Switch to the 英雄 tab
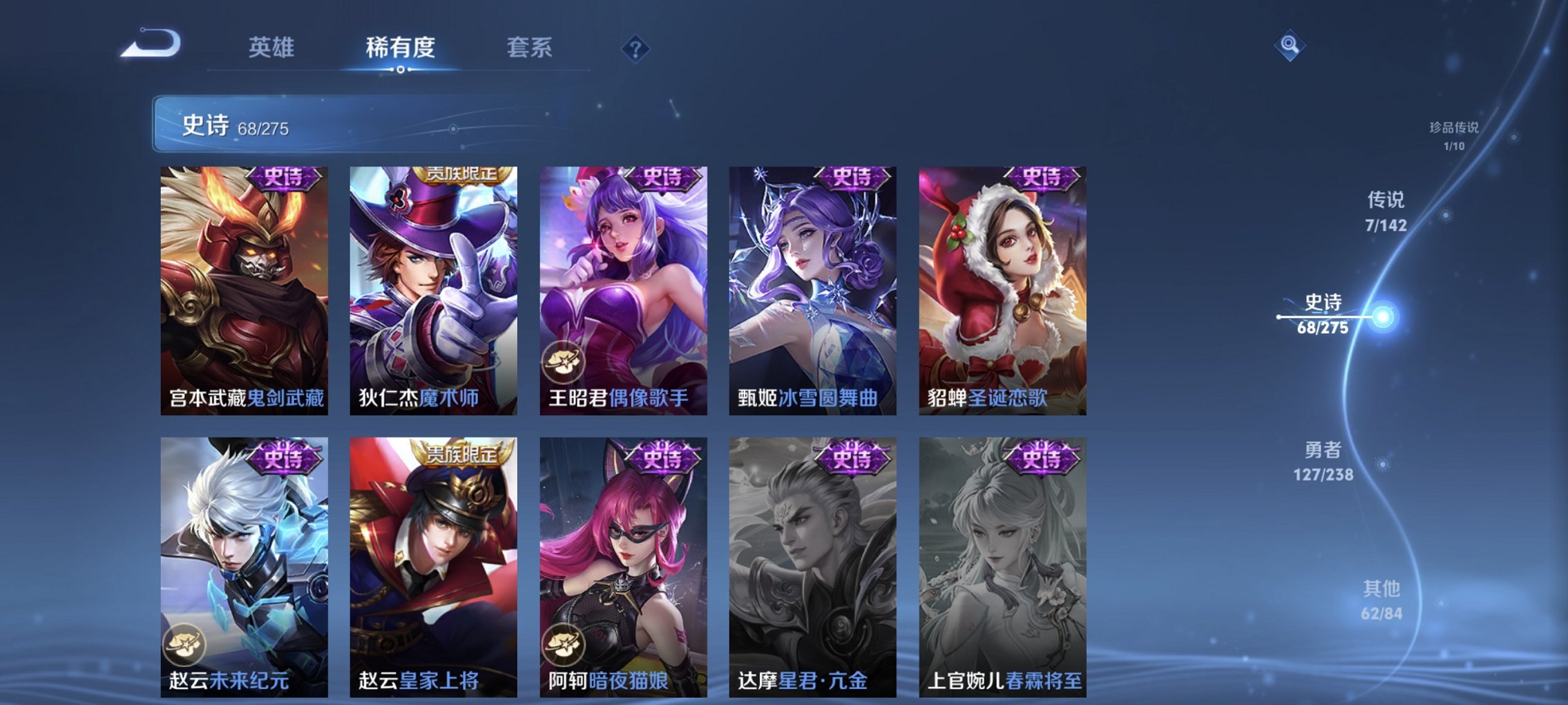The image size is (1568, 705). pyautogui.click(x=273, y=48)
